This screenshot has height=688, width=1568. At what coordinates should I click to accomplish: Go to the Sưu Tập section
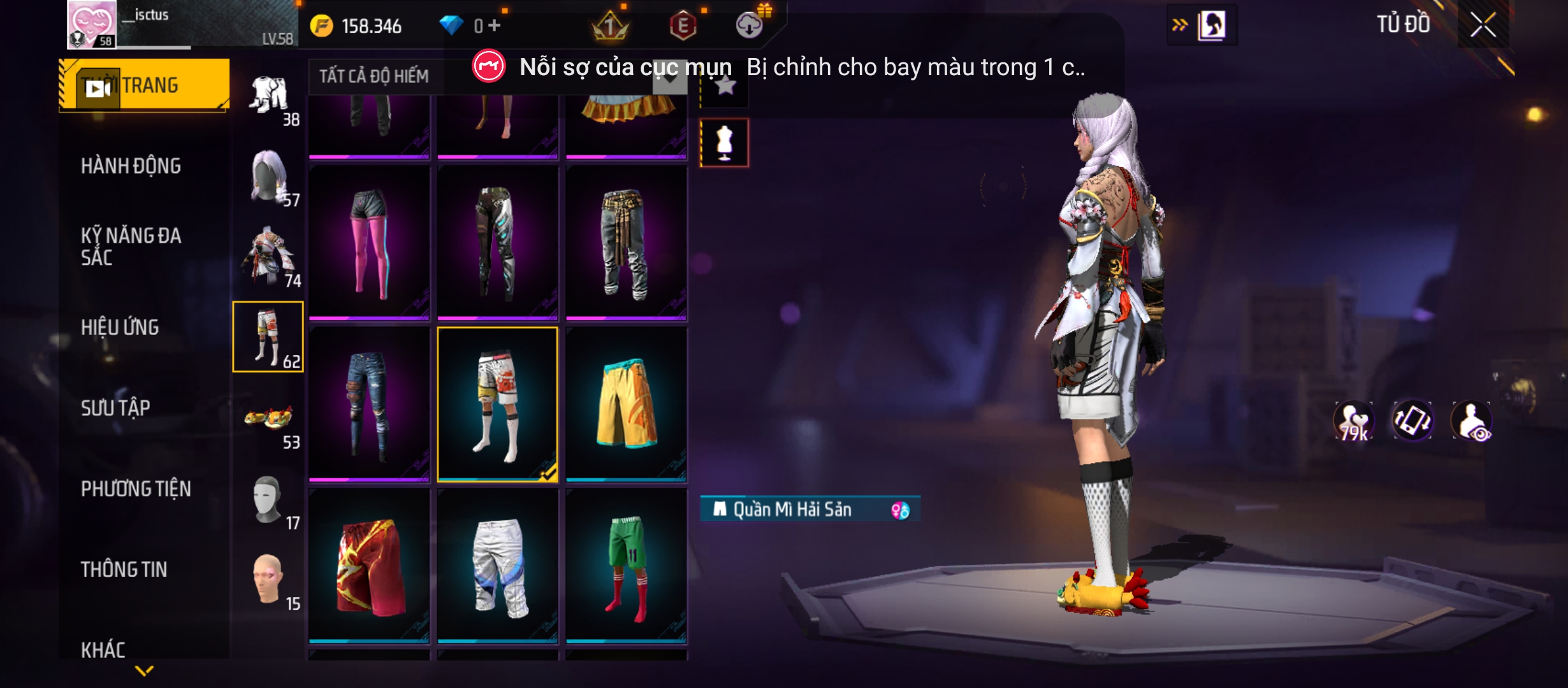click(115, 408)
